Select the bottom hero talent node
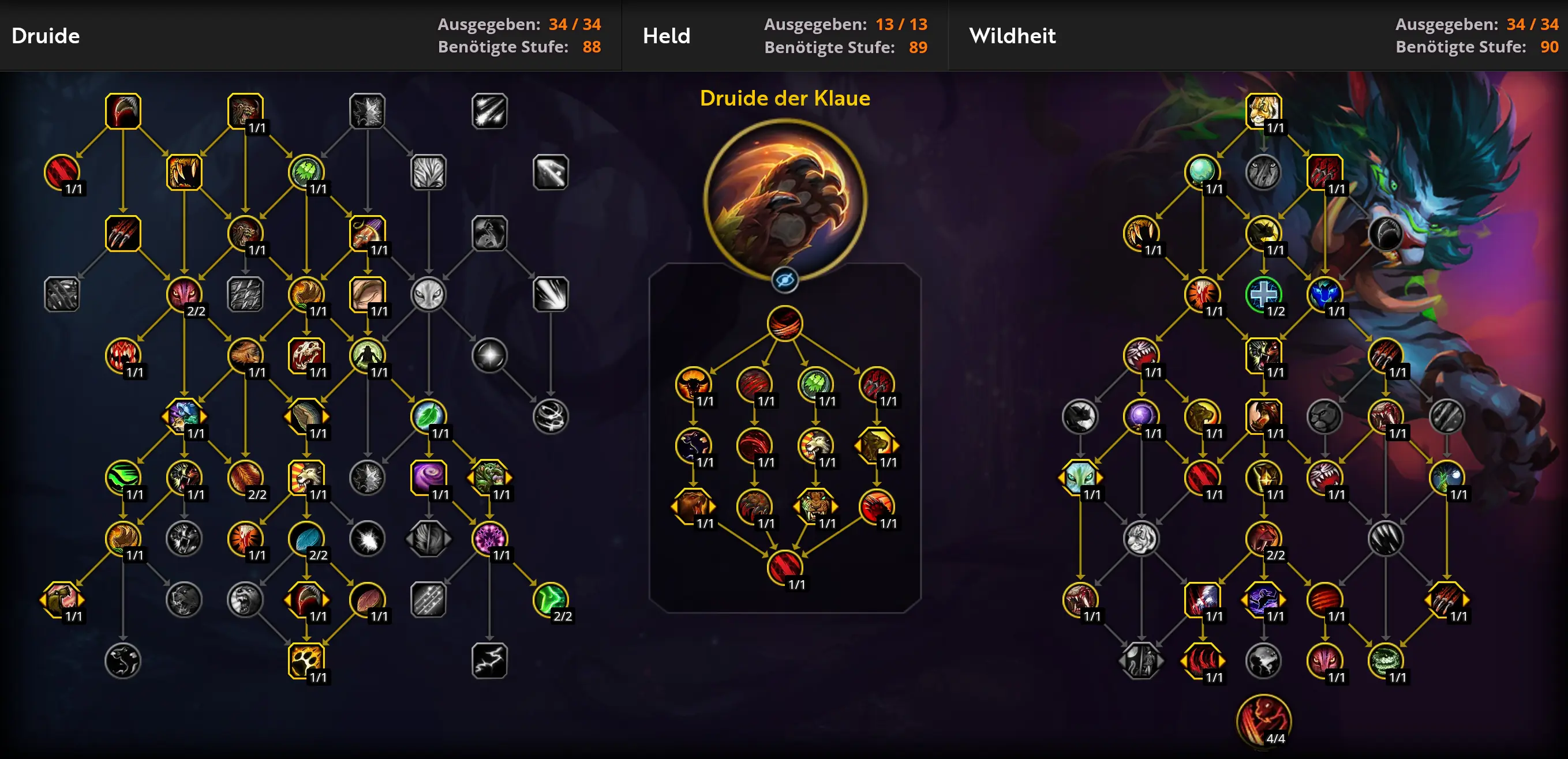This screenshot has width=1568, height=759. click(785, 568)
